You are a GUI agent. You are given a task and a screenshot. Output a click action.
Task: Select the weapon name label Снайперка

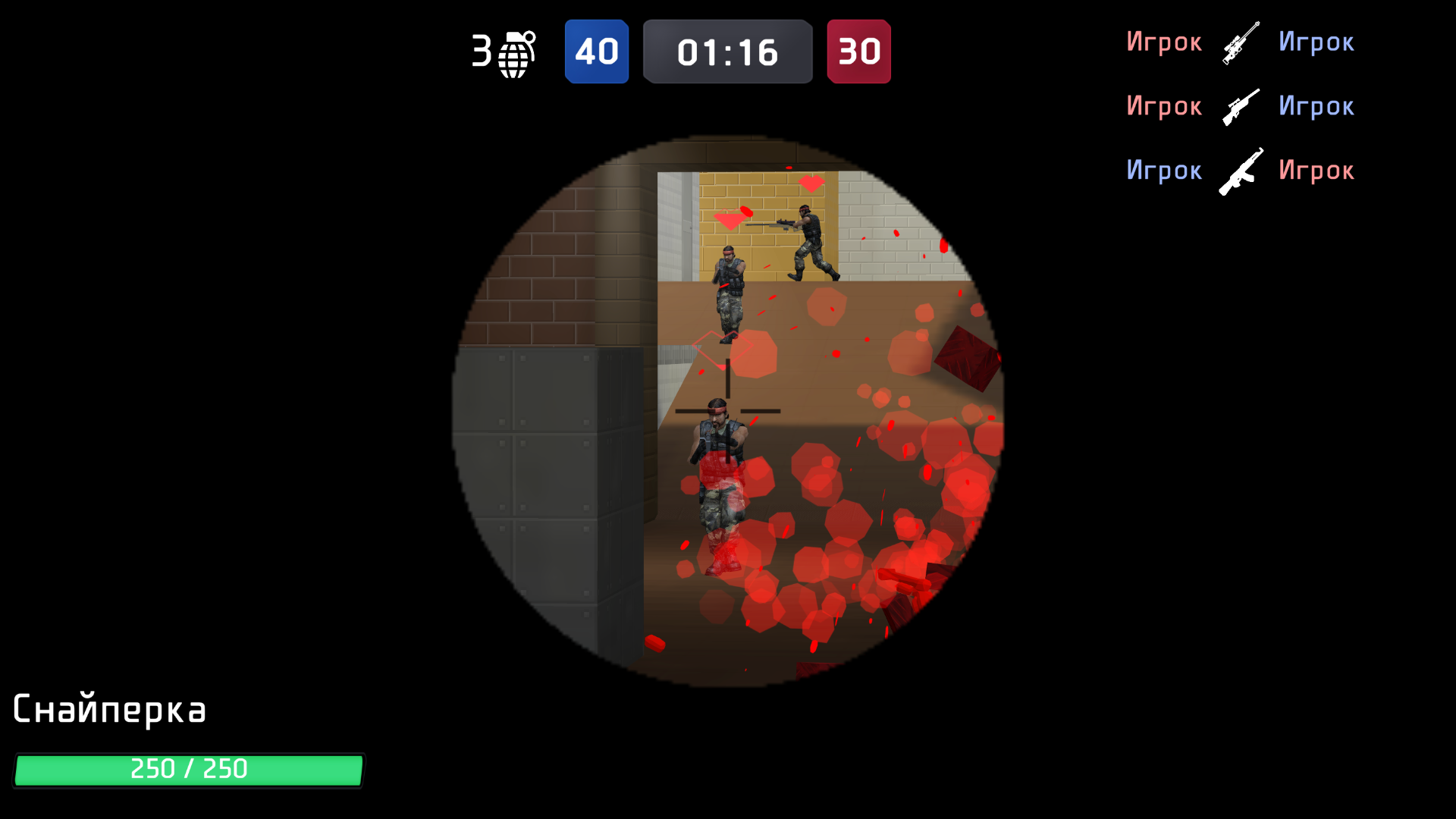tap(108, 710)
